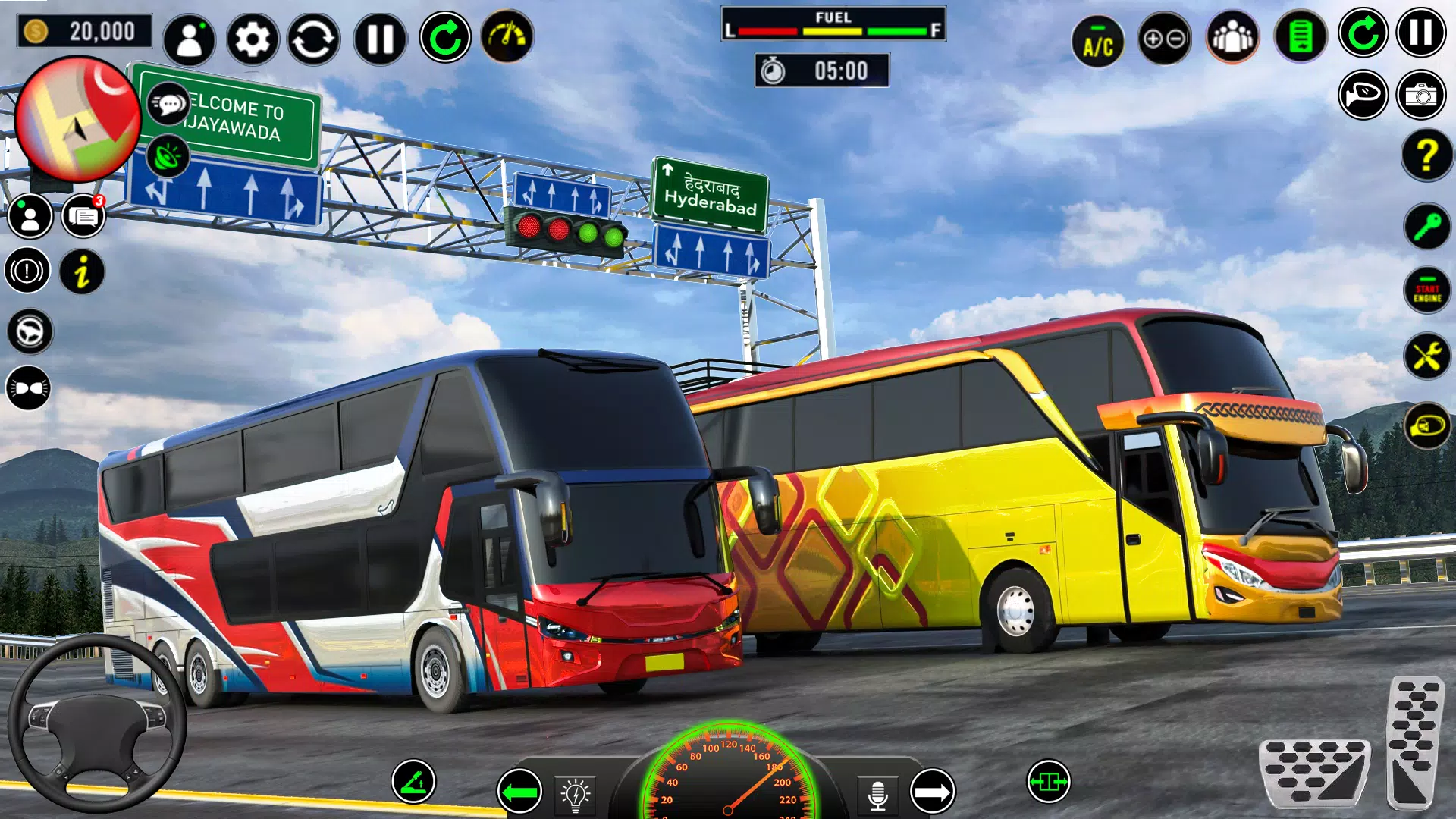The height and width of the screenshot is (819, 1456).
Task: Click the yellow speedometer gauge icon
Action: (507, 36)
